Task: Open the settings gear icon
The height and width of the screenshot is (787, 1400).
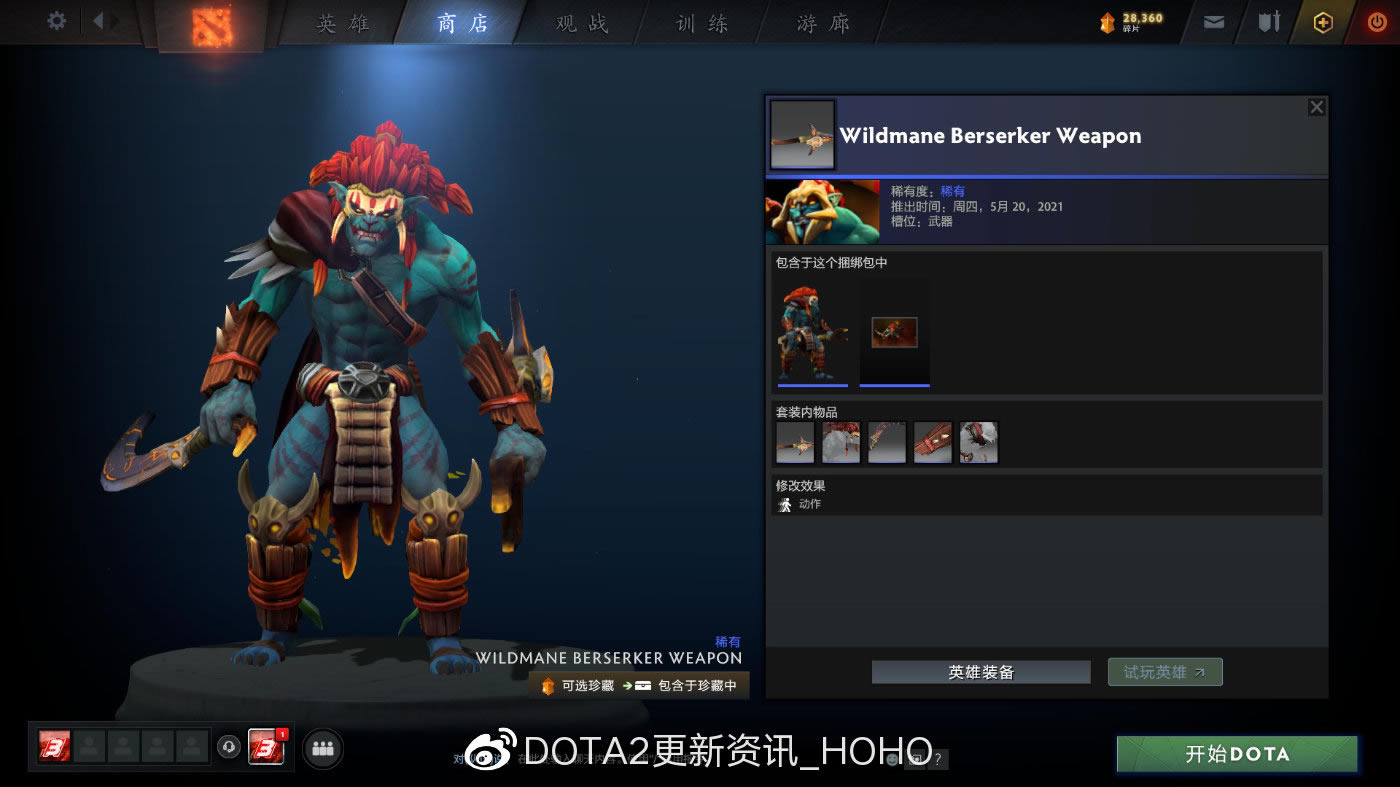Action: (x=55, y=21)
